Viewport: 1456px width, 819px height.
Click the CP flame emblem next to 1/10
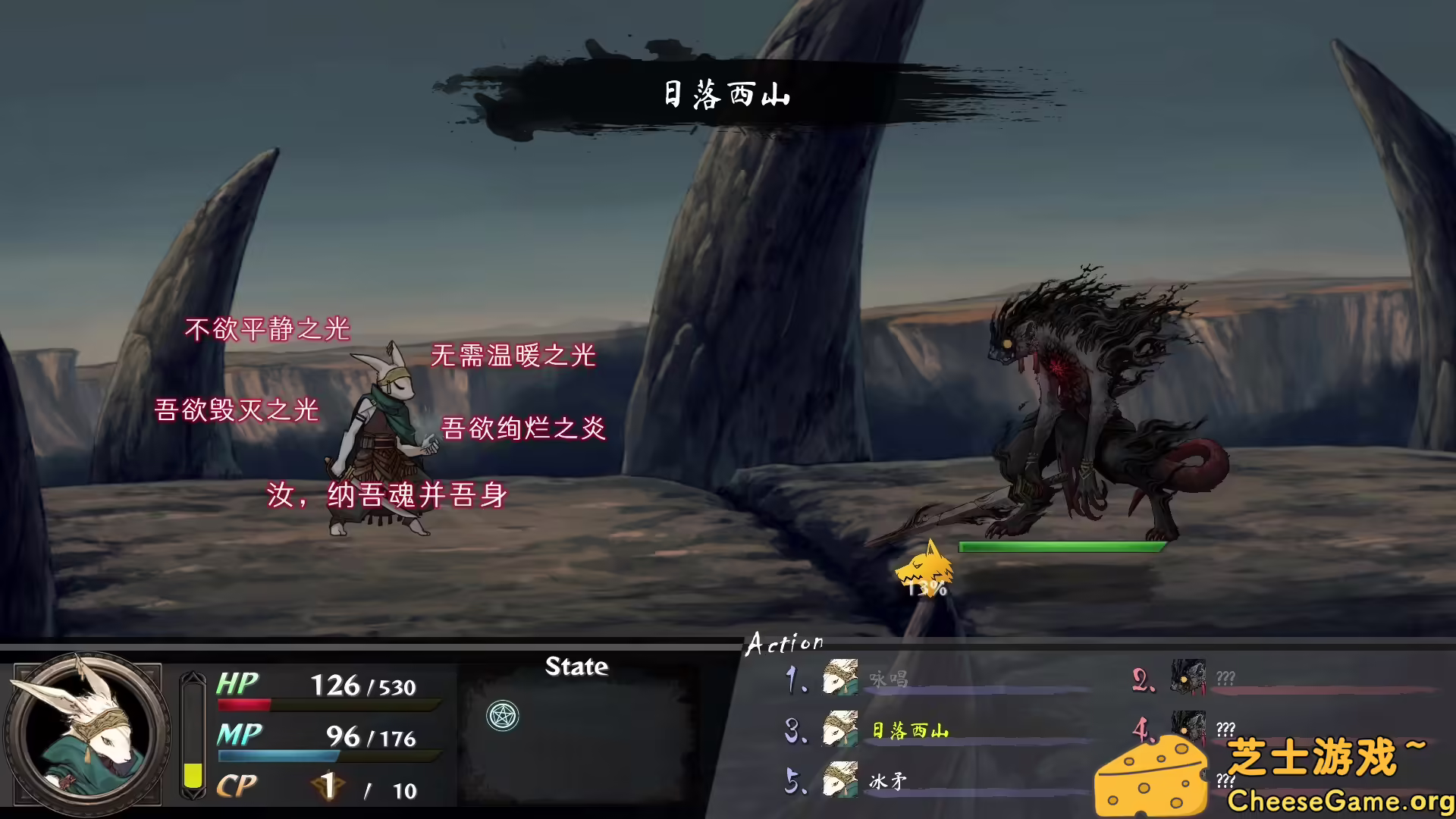pyautogui.click(x=328, y=787)
